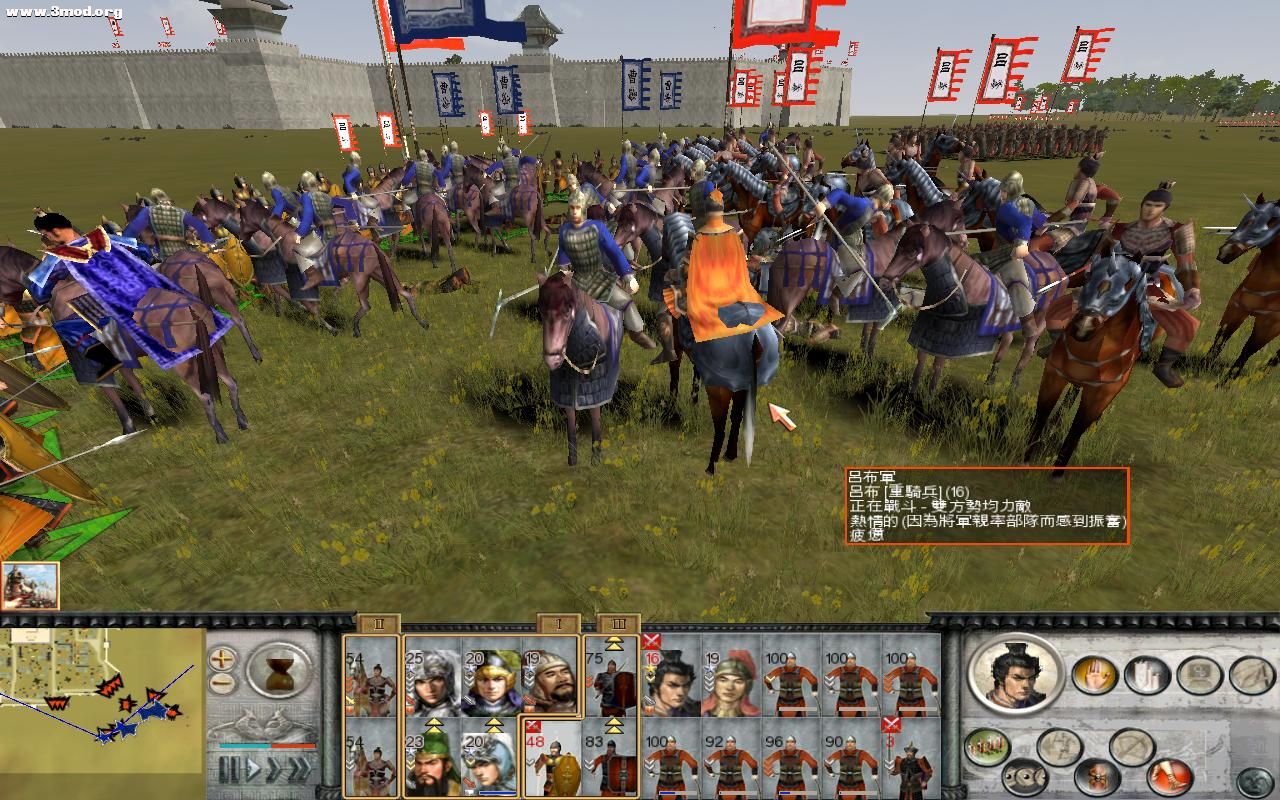Click the blue-red battle balance bar
The width and height of the screenshot is (1280, 800).
pyautogui.click(x=266, y=746)
